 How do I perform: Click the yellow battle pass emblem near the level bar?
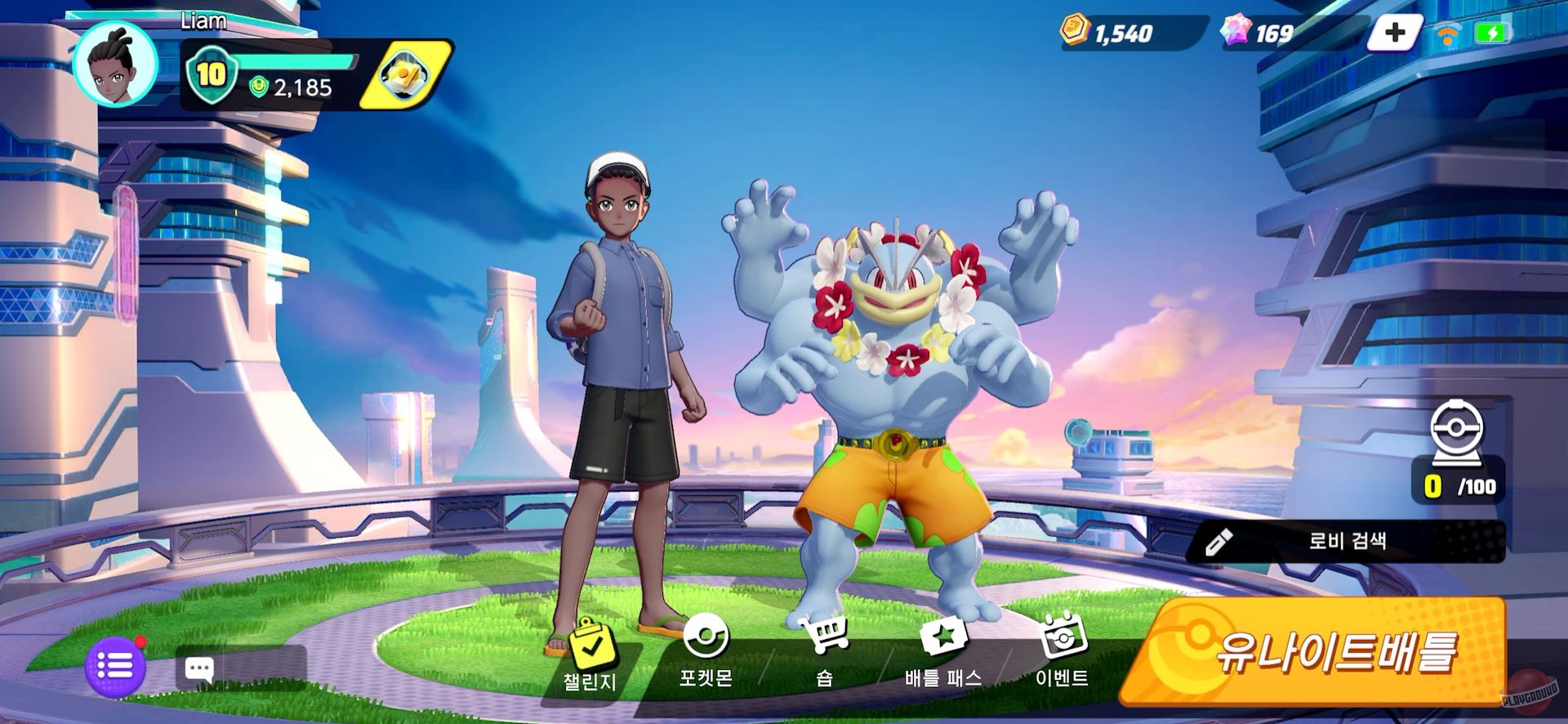(406, 74)
